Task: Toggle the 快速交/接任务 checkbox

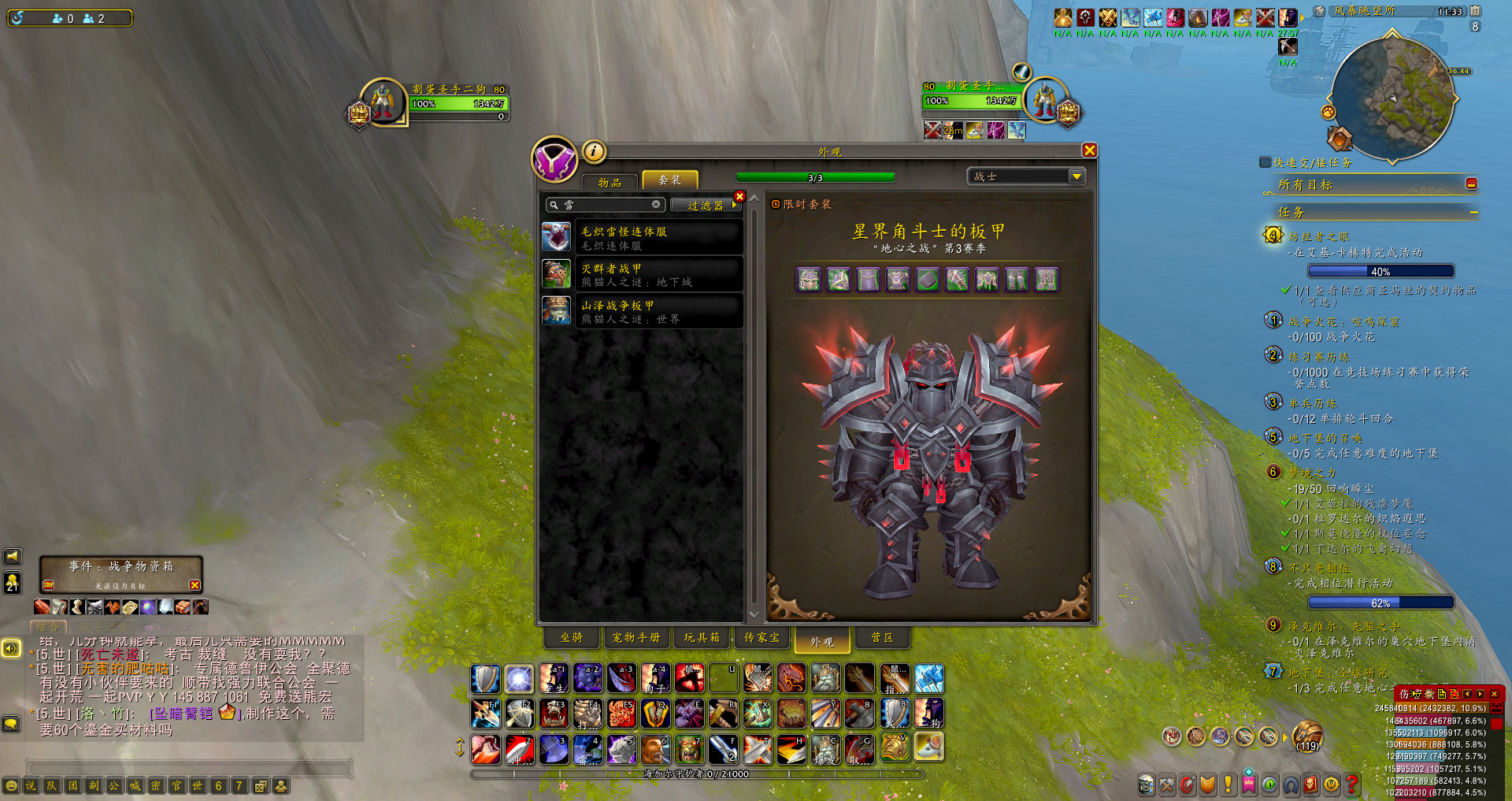Action: coord(1266,162)
